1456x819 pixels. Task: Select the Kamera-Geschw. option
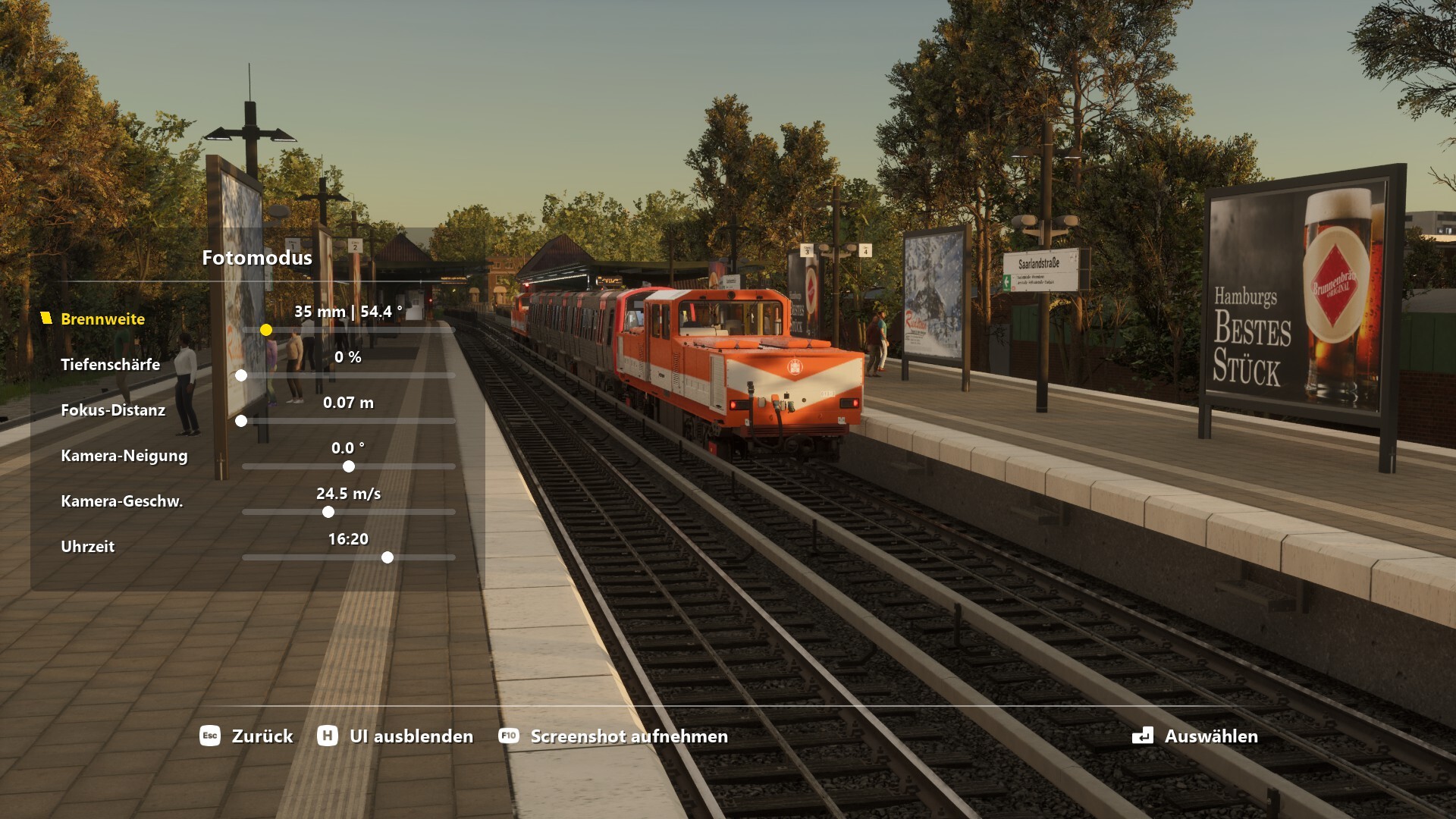[121, 501]
